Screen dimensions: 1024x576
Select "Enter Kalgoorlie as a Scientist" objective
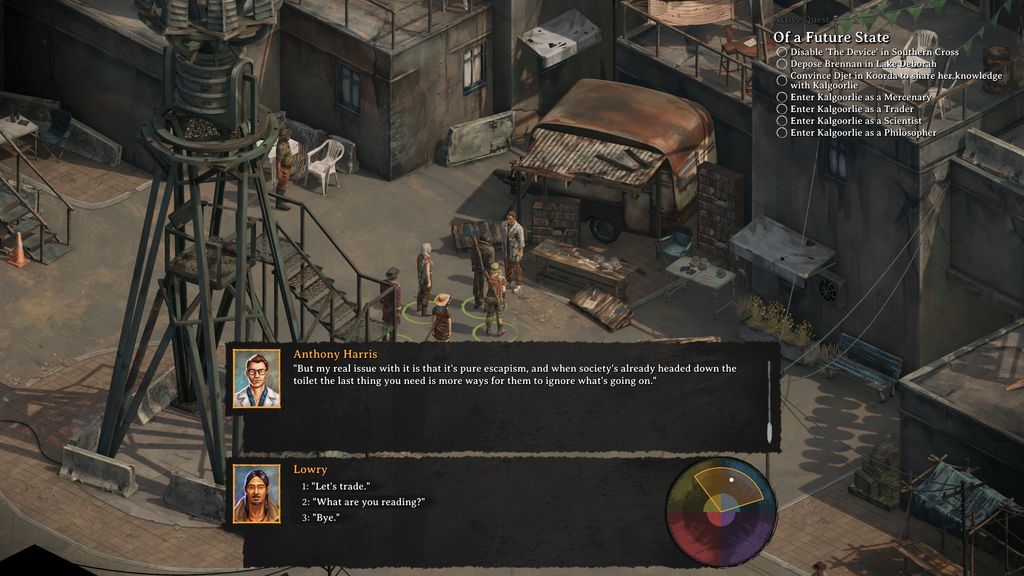[855, 121]
